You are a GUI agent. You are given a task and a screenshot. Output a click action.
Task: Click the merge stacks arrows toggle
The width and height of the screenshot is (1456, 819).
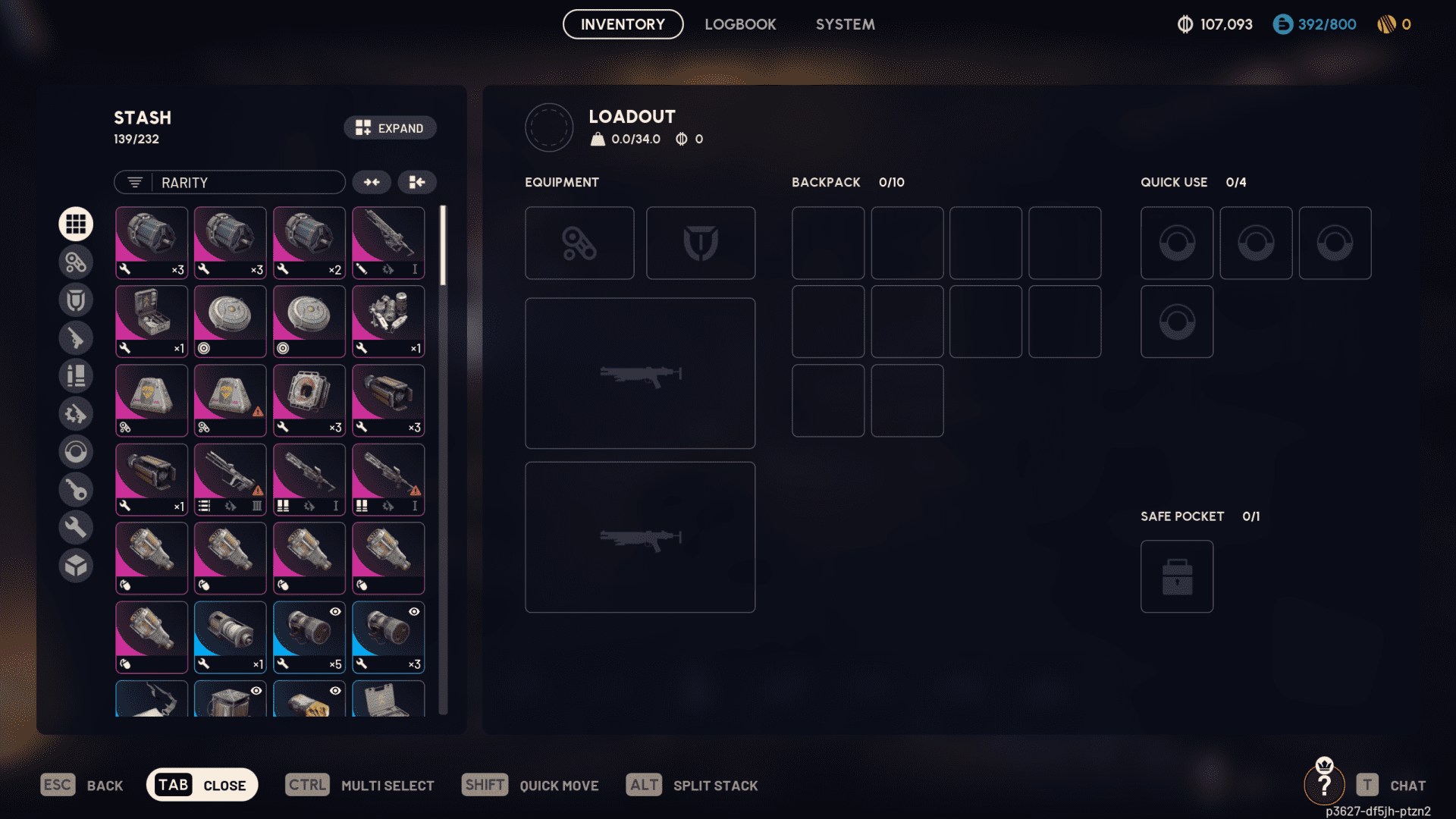coord(372,182)
